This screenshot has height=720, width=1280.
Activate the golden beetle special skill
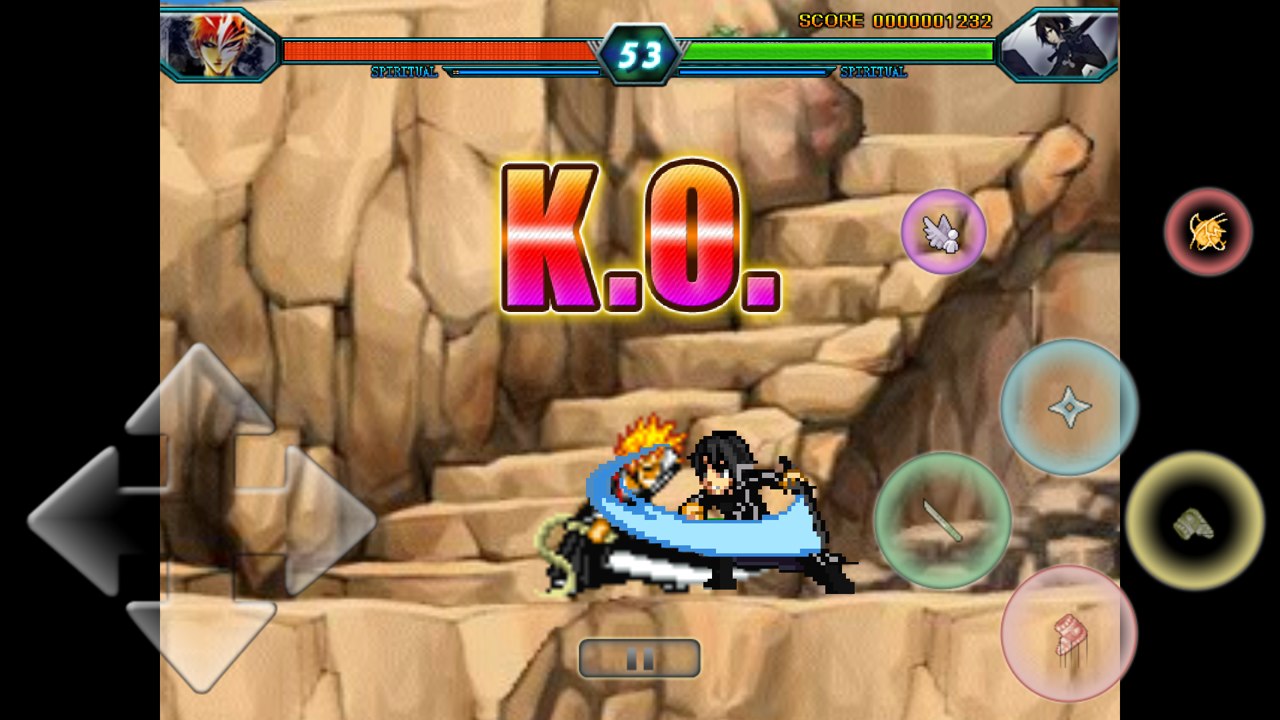click(1209, 232)
